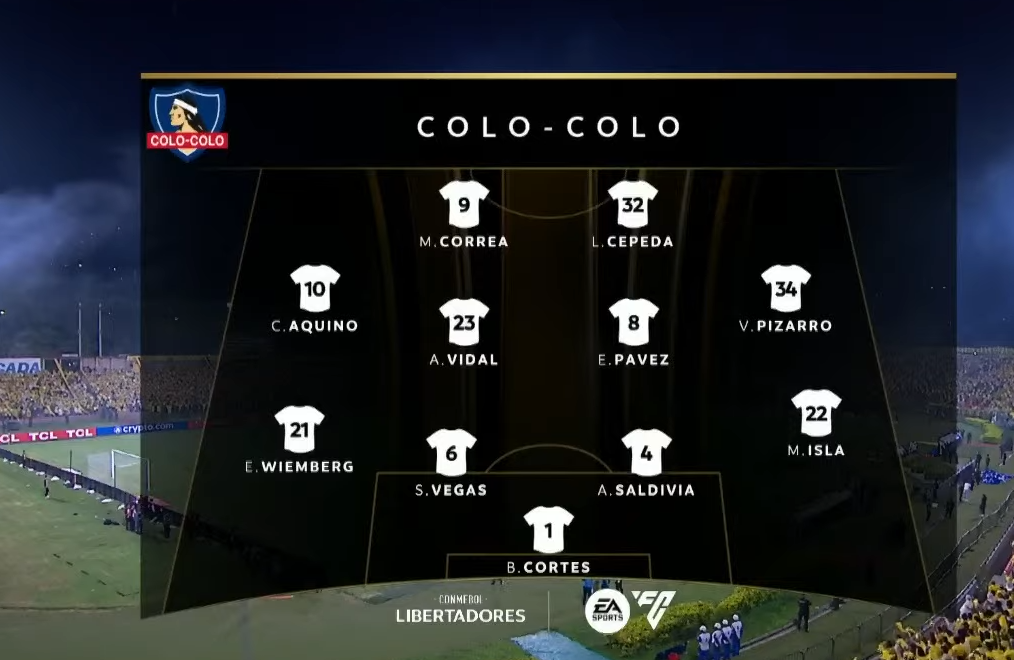
Task: Pick A. Vidal's number 23 shirt
Action: click(x=464, y=322)
